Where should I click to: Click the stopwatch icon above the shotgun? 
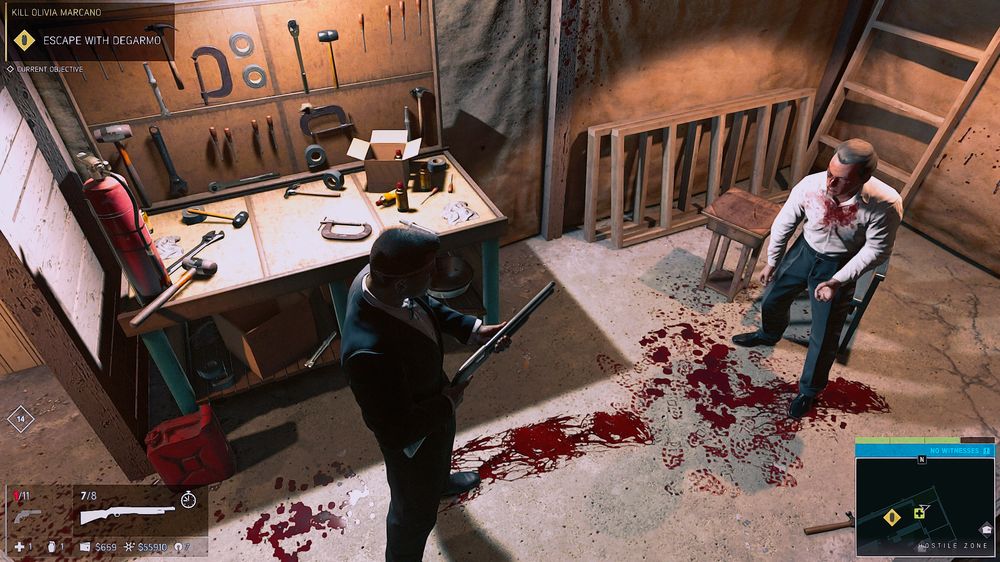[x=188, y=498]
